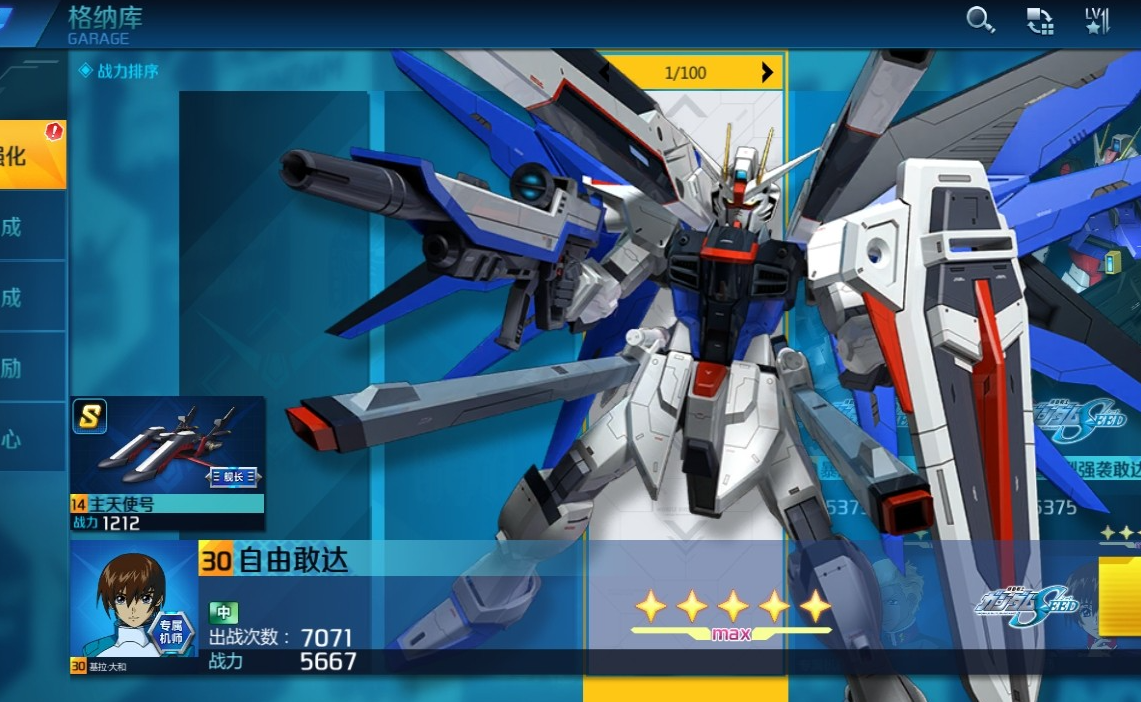The width and height of the screenshot is (1141, 702).
Task: Click the swap grid view icon
Action: pyautogui.click(x=1040, y=21)
